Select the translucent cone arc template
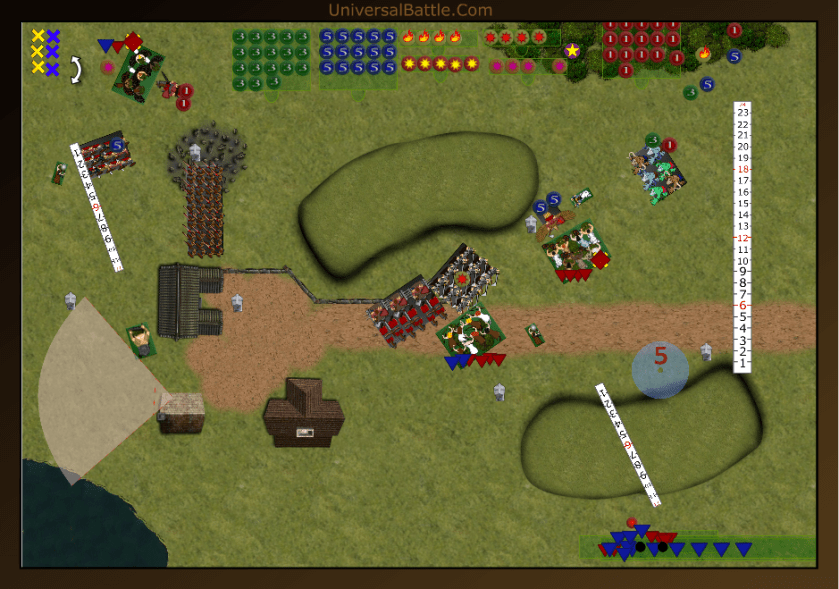 [95, 388]
